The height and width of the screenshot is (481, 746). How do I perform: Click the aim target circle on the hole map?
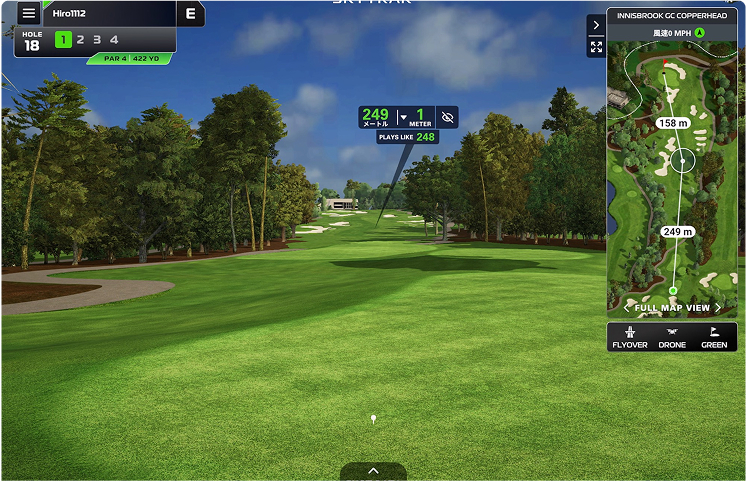683,159
